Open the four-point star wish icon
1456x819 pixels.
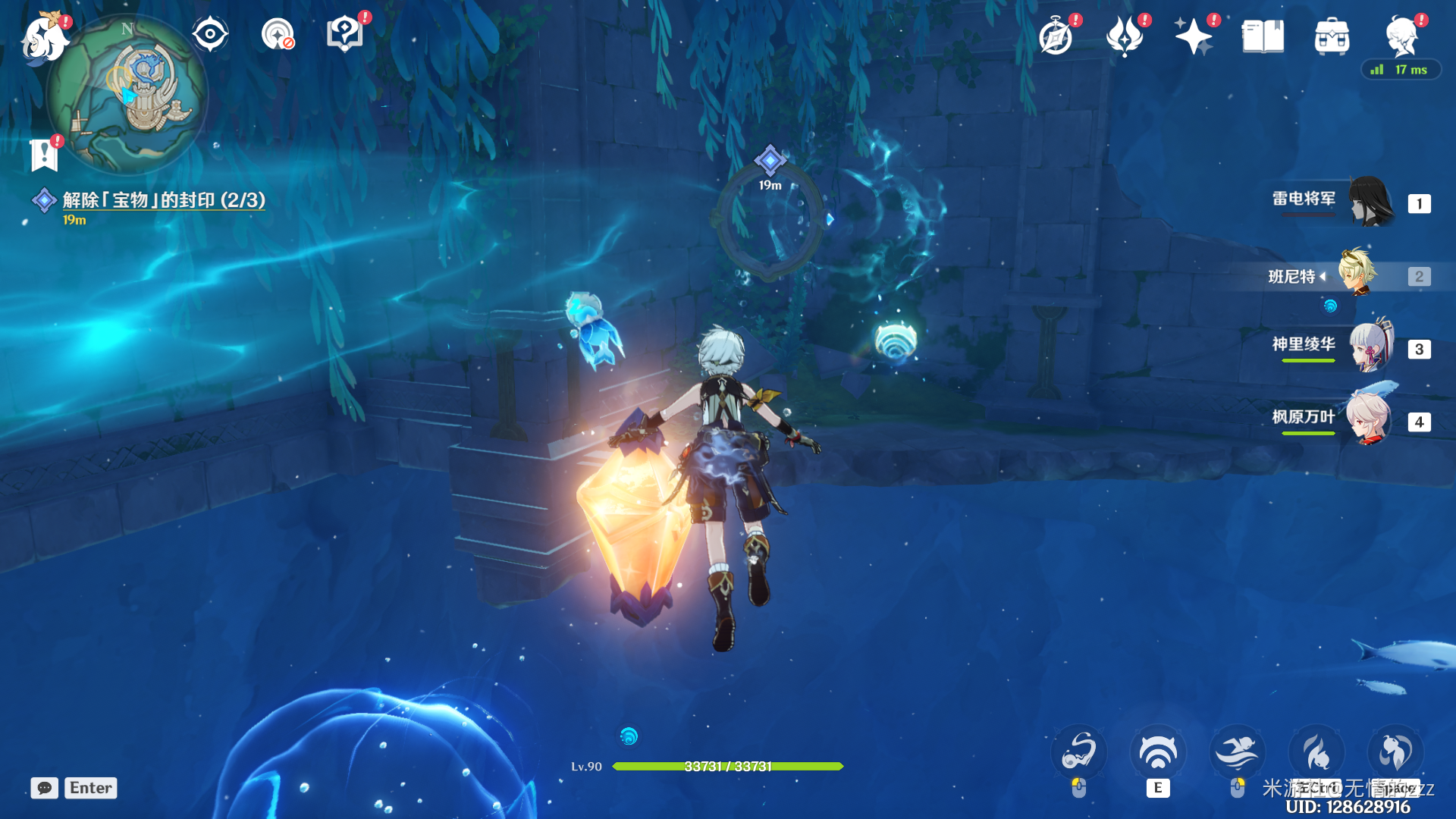point(1193,36)
